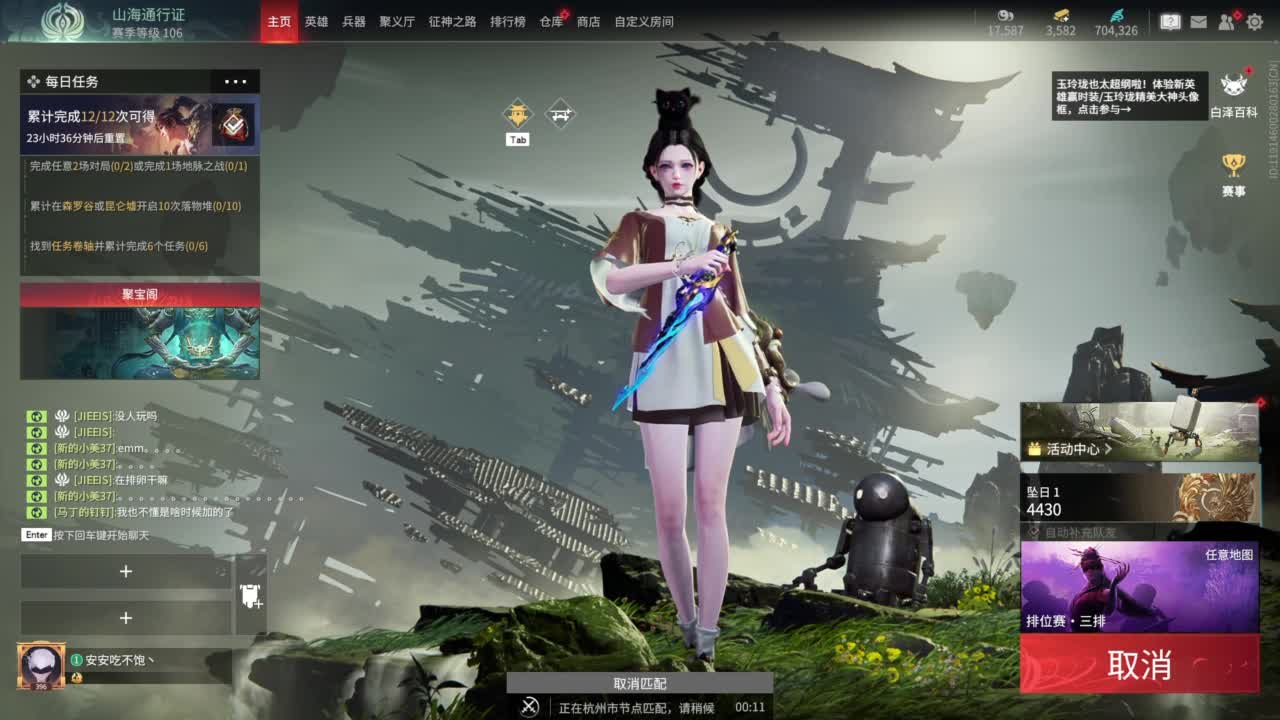The image size is (1280, 720).
Task: Claim the 累计完成12/12 daily reward
Action: pyautogui.click(x=234, y=124)
